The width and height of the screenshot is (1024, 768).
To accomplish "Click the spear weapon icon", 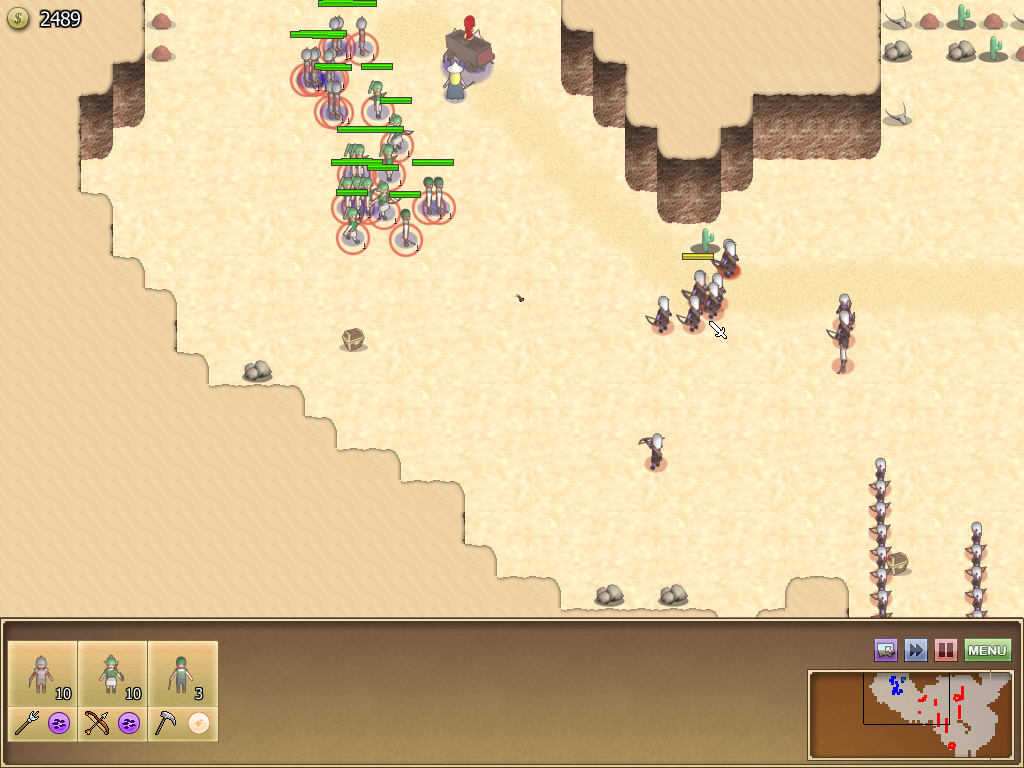I will (x=27, y=723).
